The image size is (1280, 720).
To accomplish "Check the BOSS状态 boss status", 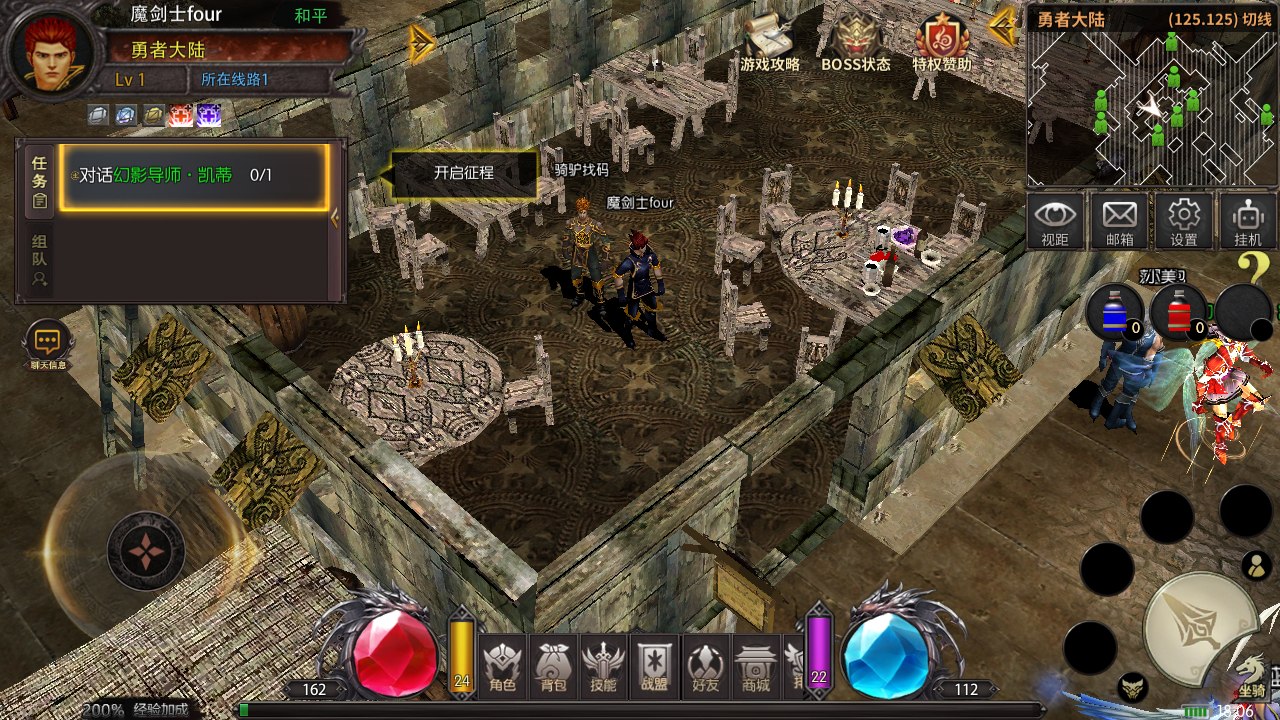I will pos(855,43).
